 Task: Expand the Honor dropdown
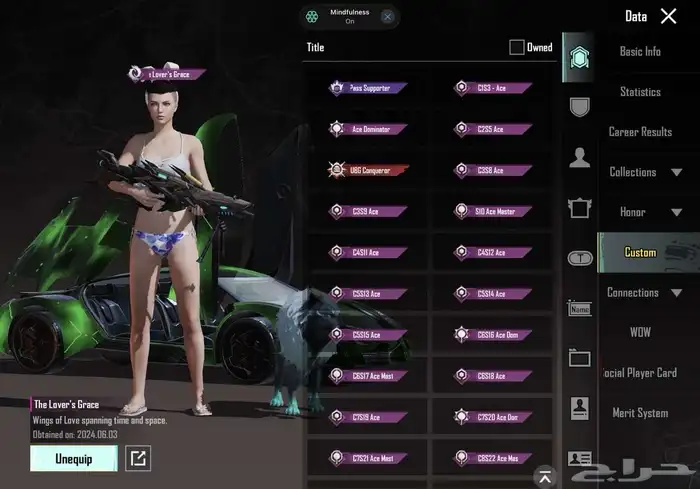point(645,212)
